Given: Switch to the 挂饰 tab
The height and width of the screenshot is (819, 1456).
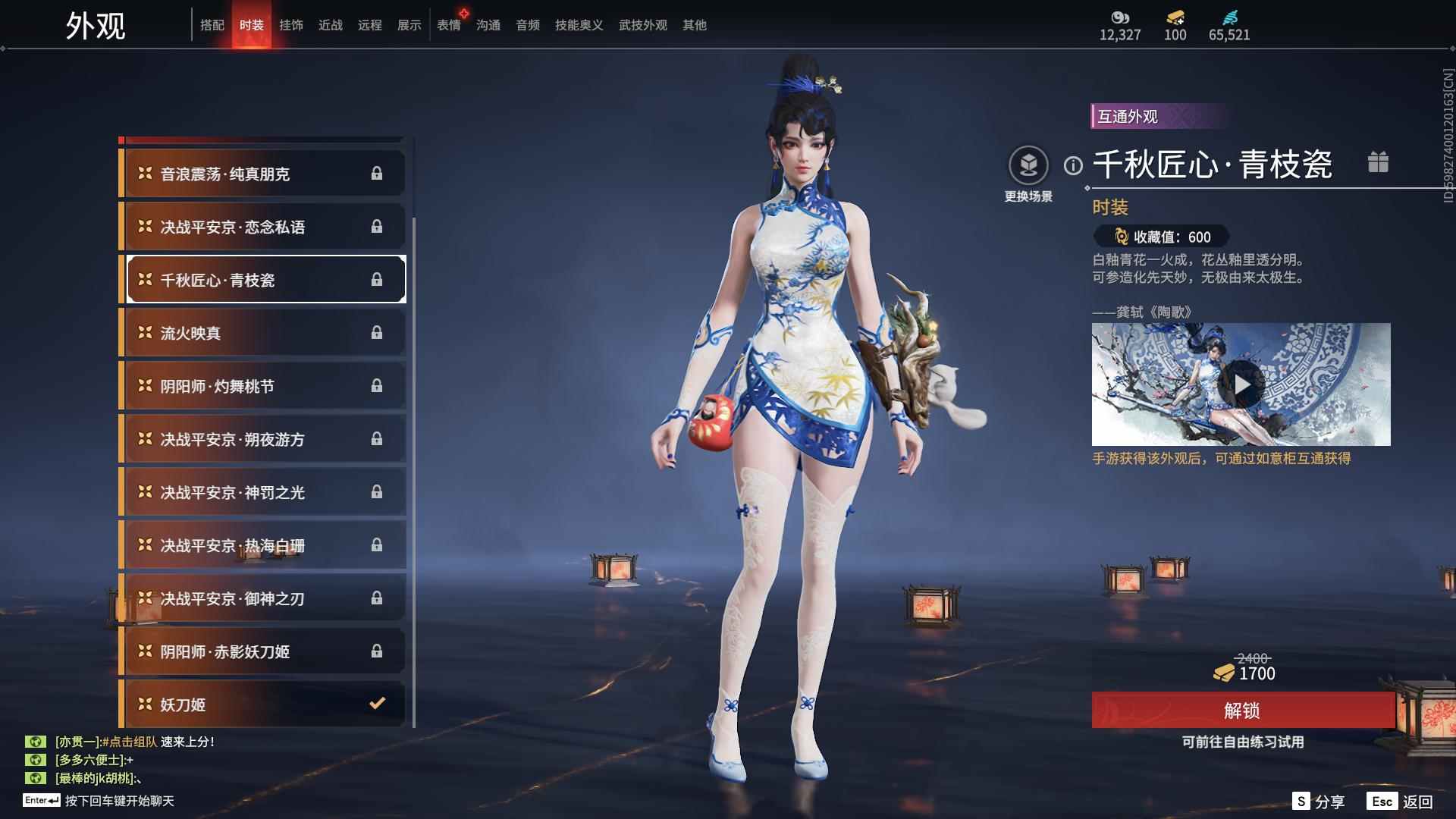Looking at the screenshot, I should point(293,24).
